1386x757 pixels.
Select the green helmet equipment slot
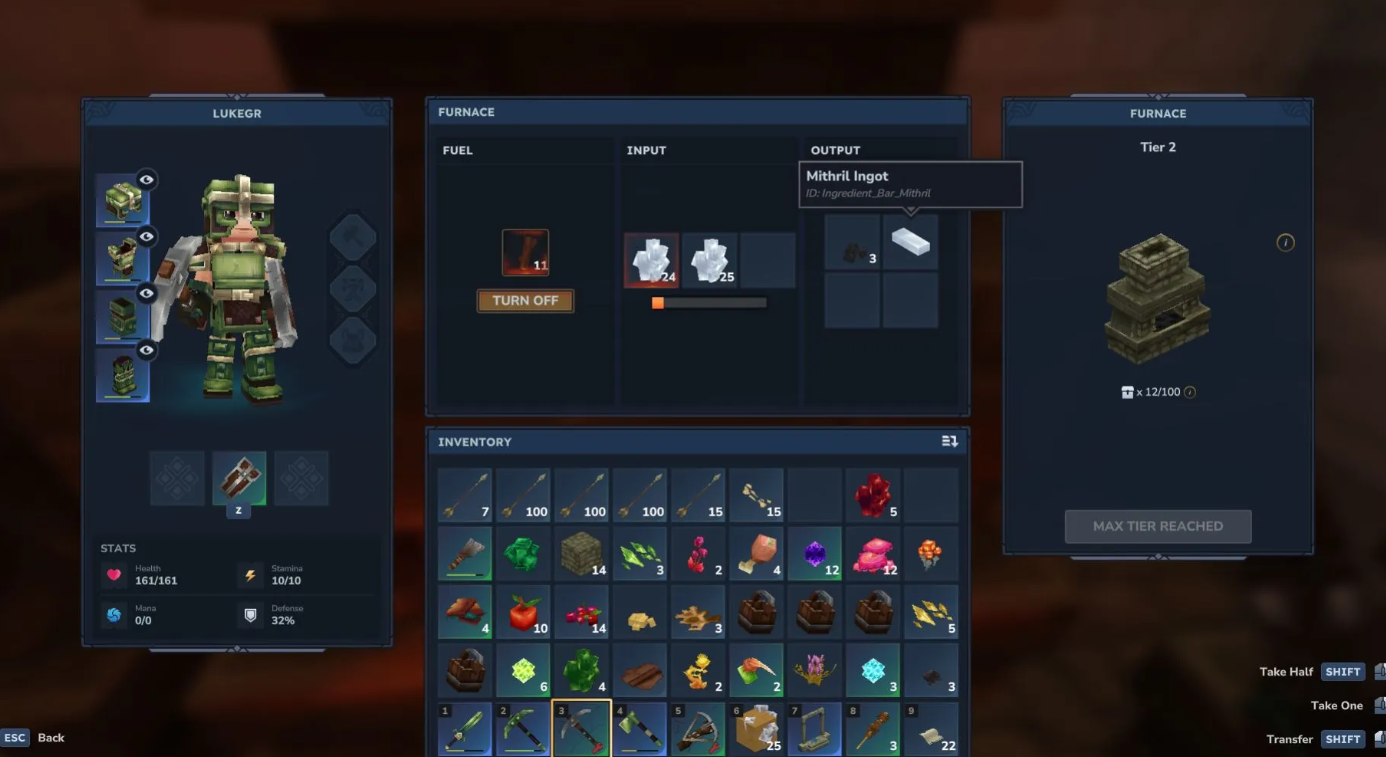pyautogui.click(x=122, y=200)
